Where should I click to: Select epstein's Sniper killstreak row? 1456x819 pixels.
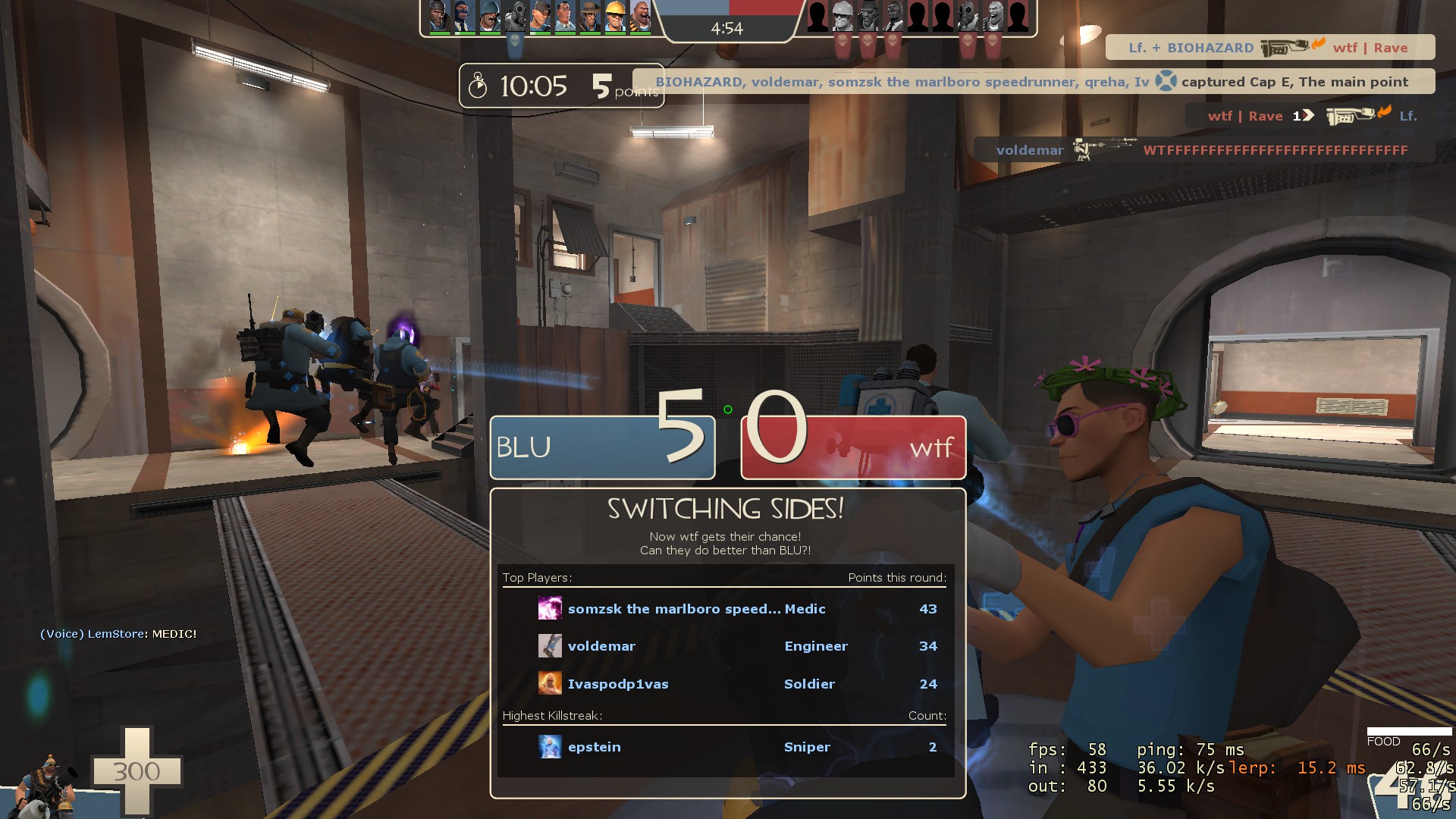point(725,747)
